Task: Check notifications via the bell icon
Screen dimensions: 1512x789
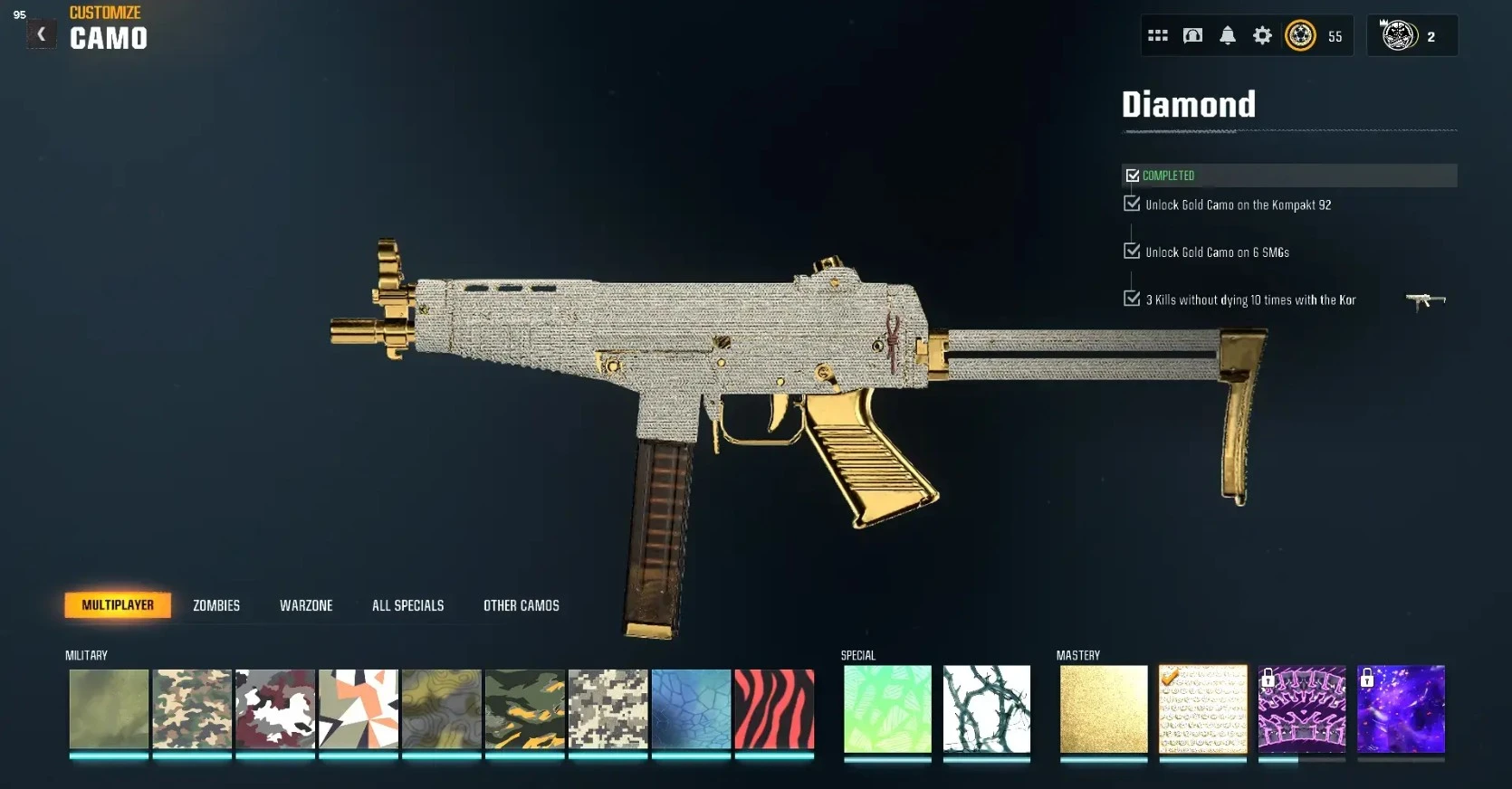Action: click(x=1228, y=35)
